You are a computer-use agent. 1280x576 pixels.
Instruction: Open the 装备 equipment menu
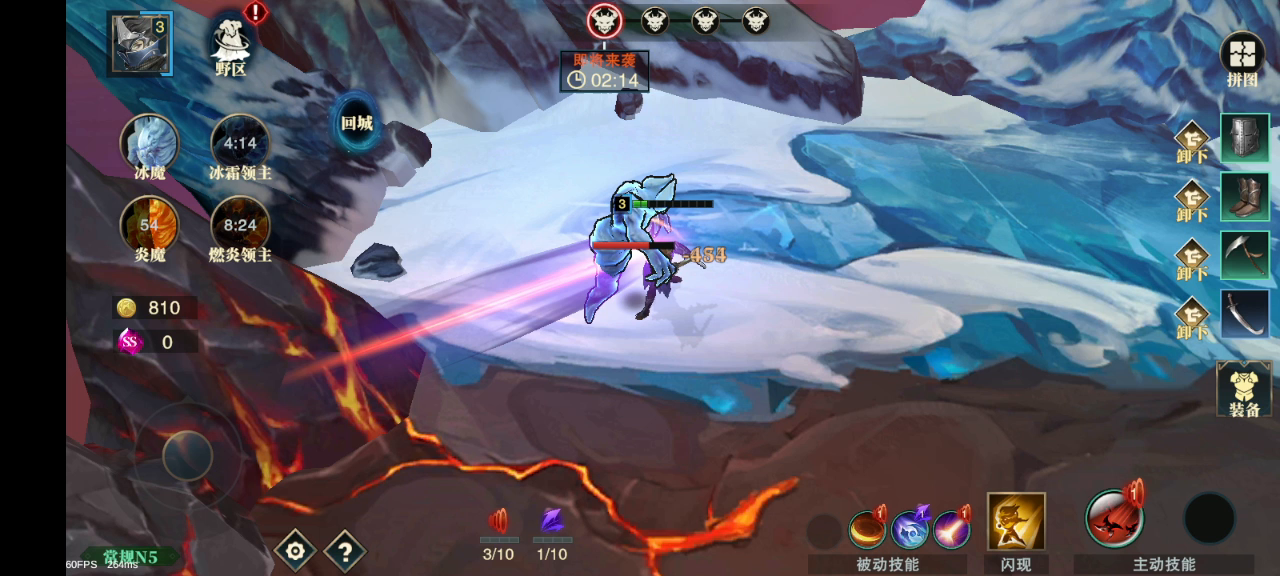[x=1244, y=389]
